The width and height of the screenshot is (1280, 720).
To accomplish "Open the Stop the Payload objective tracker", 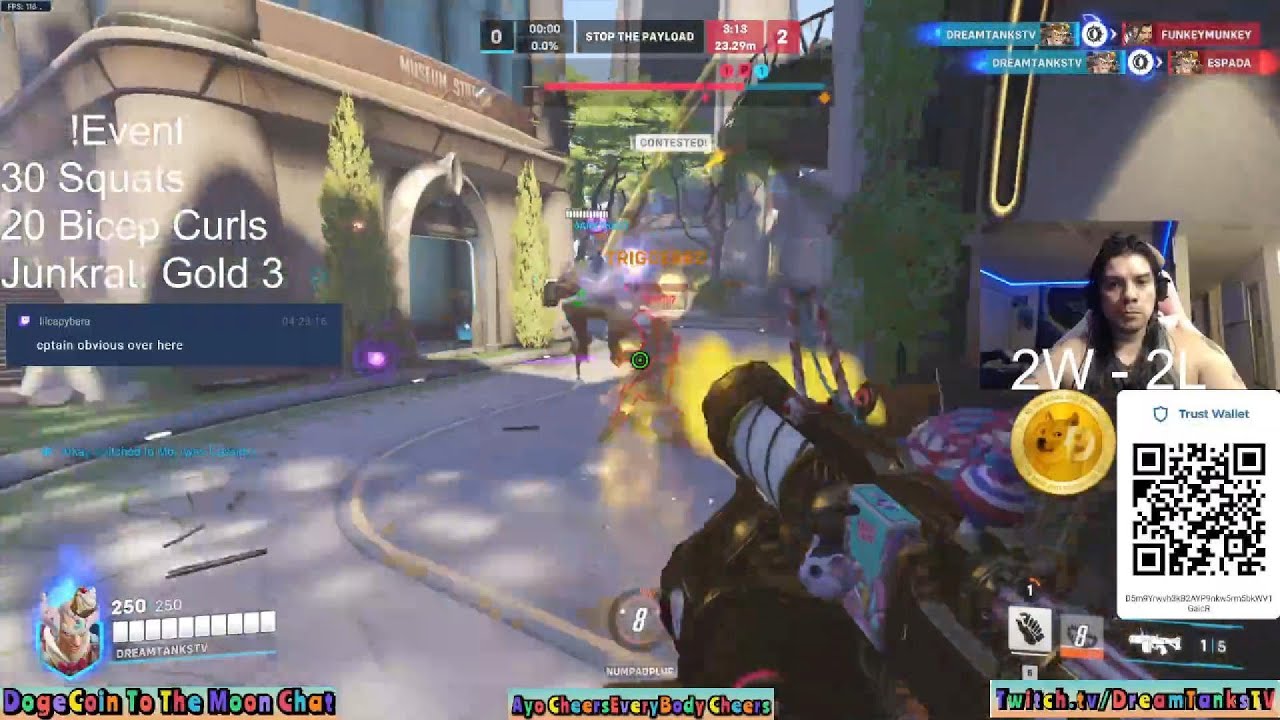I will (x=639, y=37).
